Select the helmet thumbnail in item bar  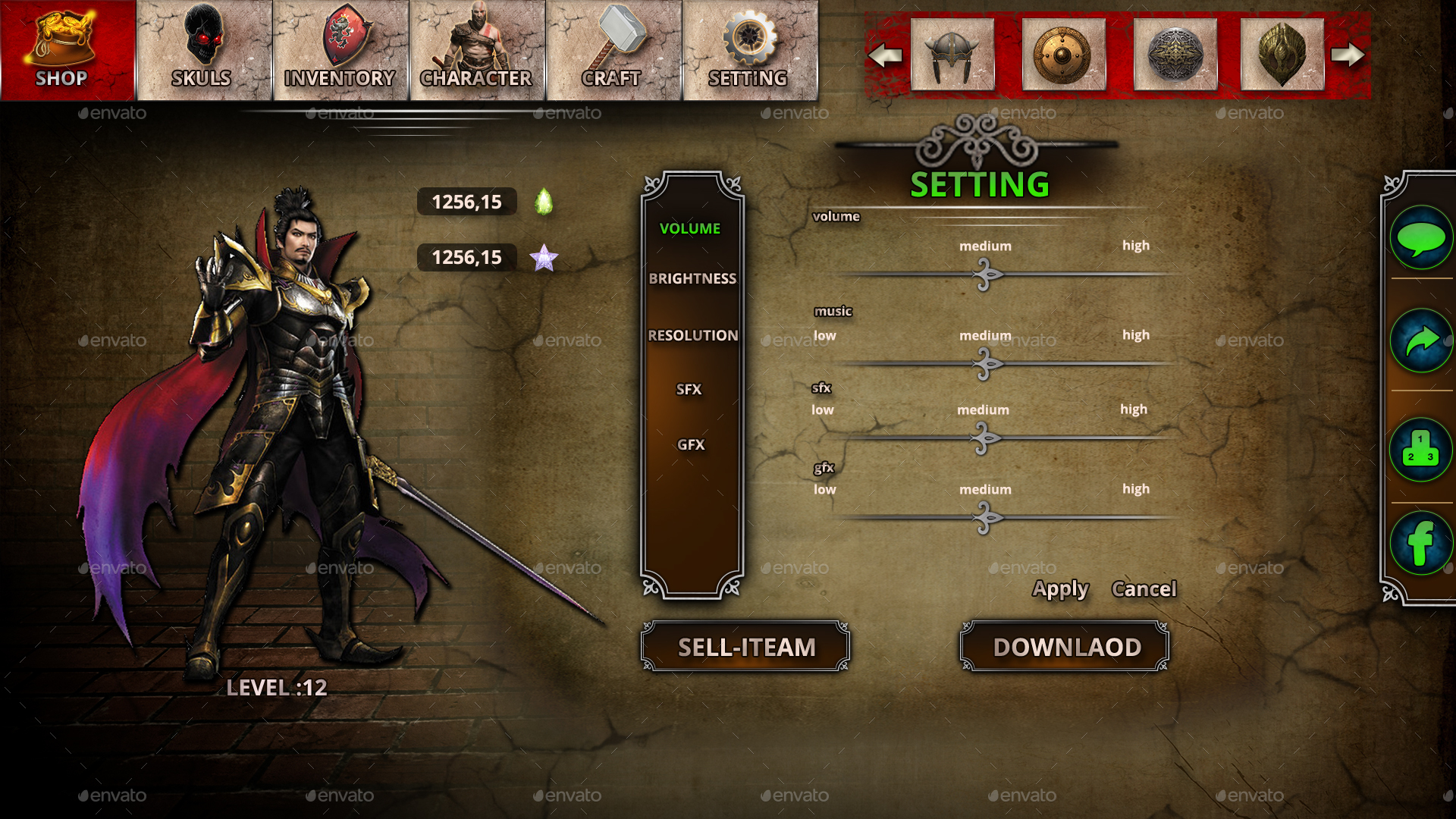952,53
